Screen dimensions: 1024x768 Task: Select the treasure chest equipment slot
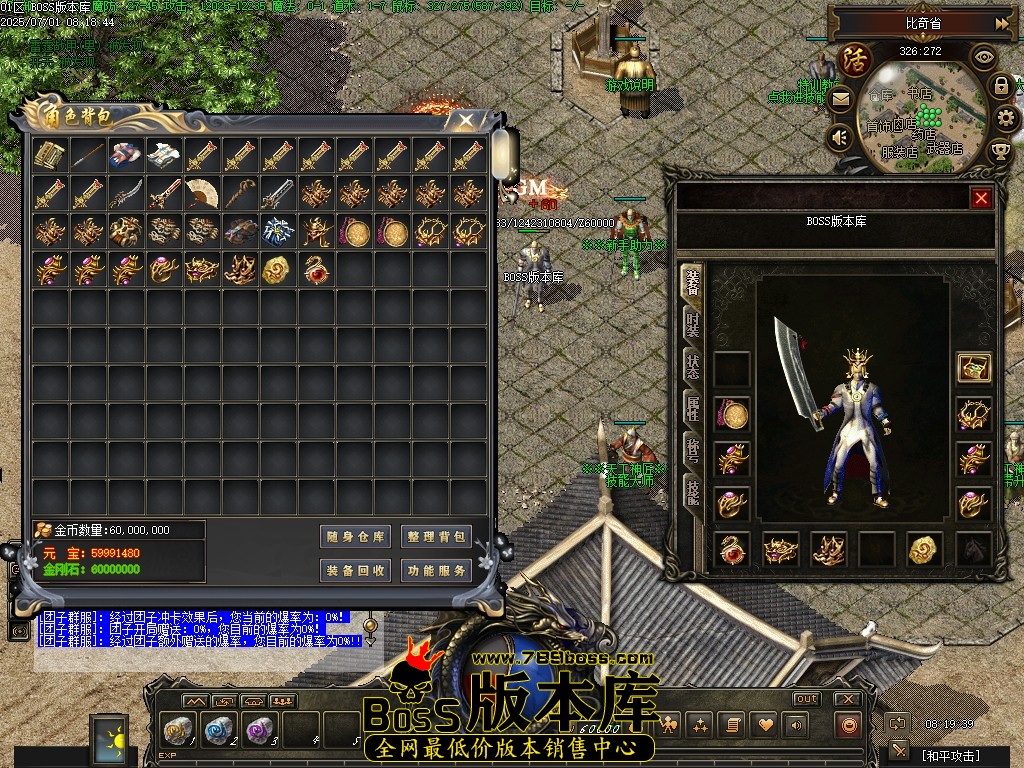pos(973,368)
